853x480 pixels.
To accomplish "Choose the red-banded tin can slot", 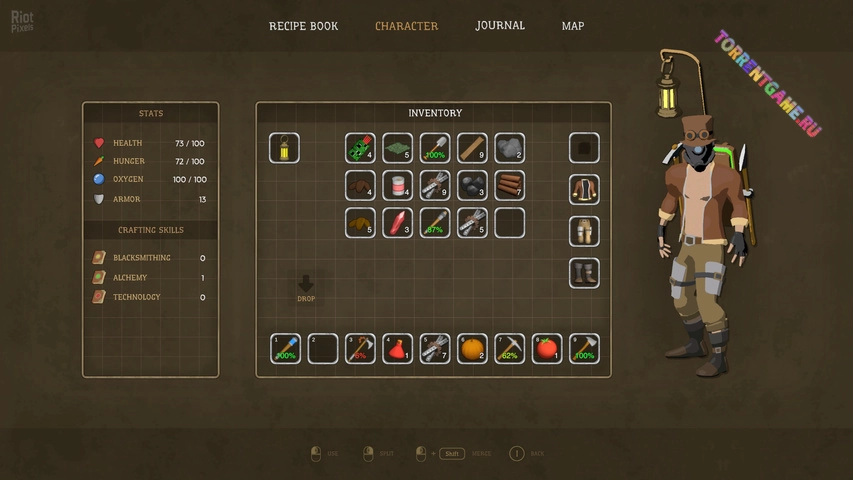I will 398,185.
